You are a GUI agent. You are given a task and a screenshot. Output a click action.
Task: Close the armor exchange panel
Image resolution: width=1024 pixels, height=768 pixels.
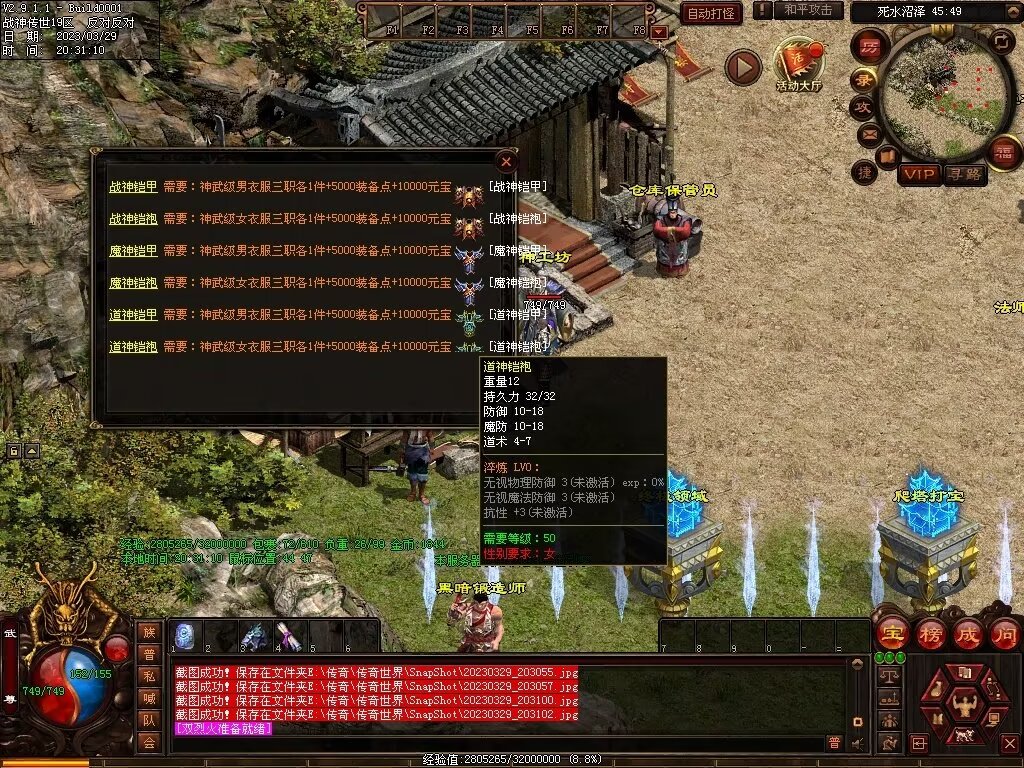[x=507, y=161]
